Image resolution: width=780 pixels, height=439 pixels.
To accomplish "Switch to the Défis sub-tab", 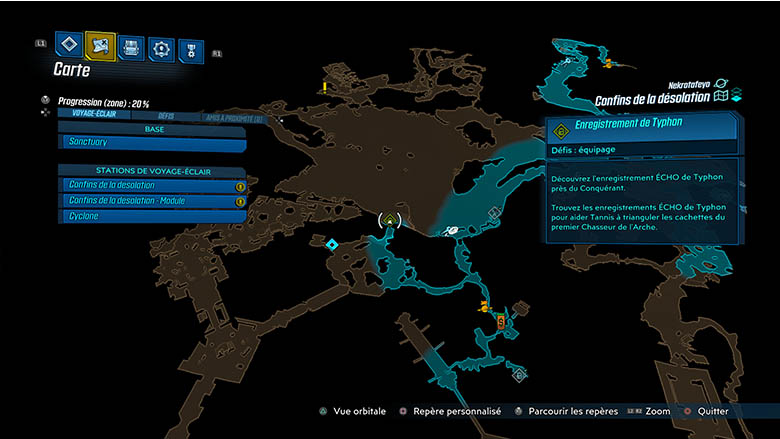I will [x=166, y=116].
